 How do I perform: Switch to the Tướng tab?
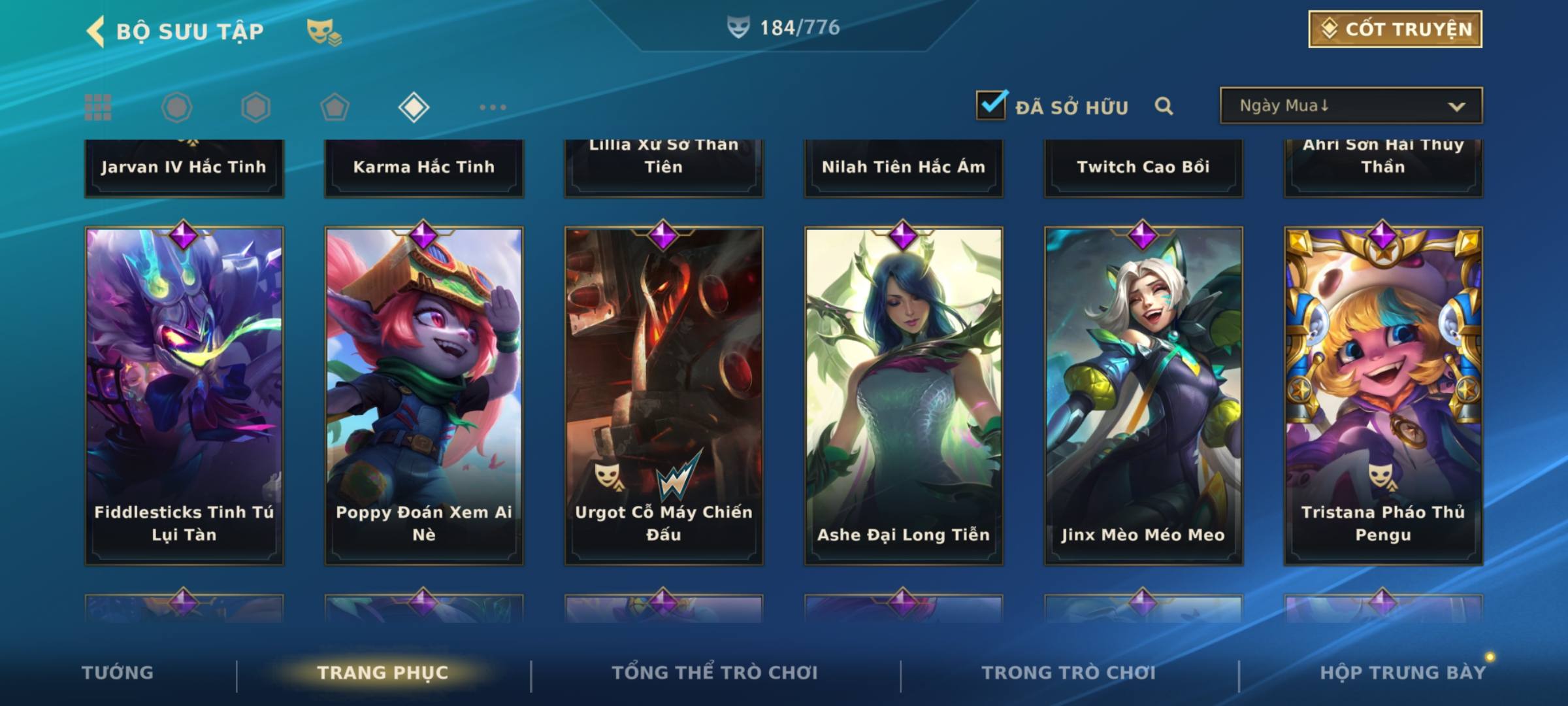click(x=118, y=673)
